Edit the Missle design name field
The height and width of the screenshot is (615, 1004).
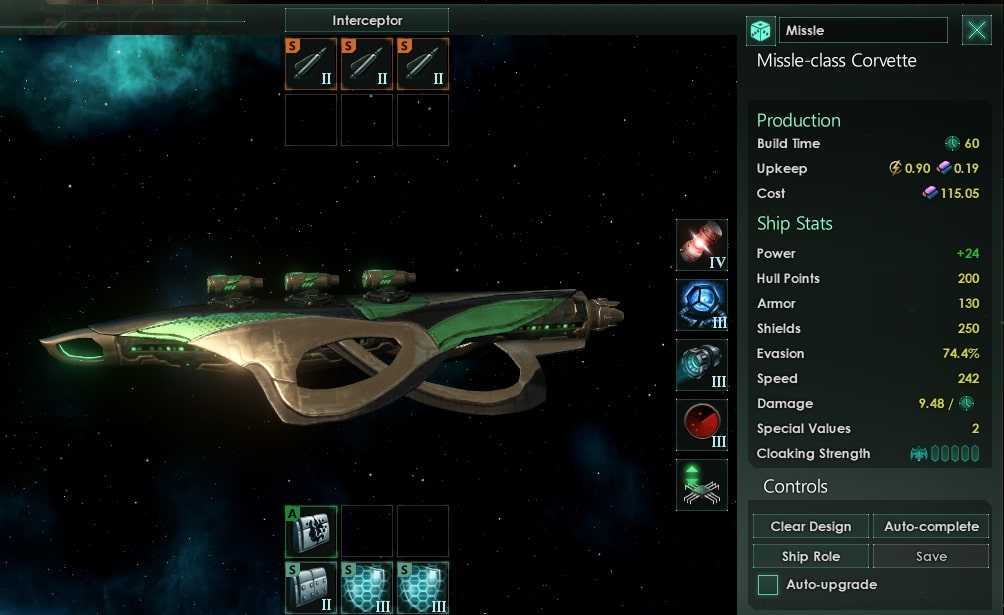tap(862, 31)
